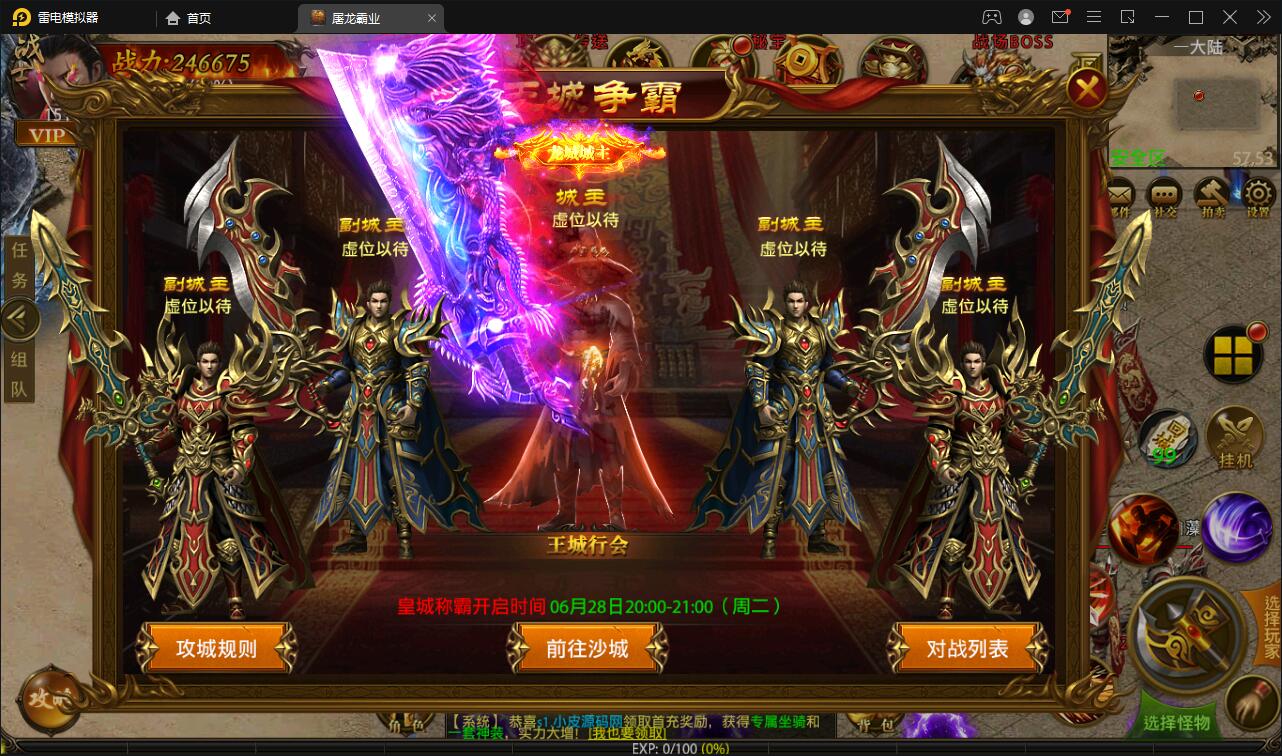Open the 组队 side tab
Viewport: 1282px width, 756px height.
19,370
